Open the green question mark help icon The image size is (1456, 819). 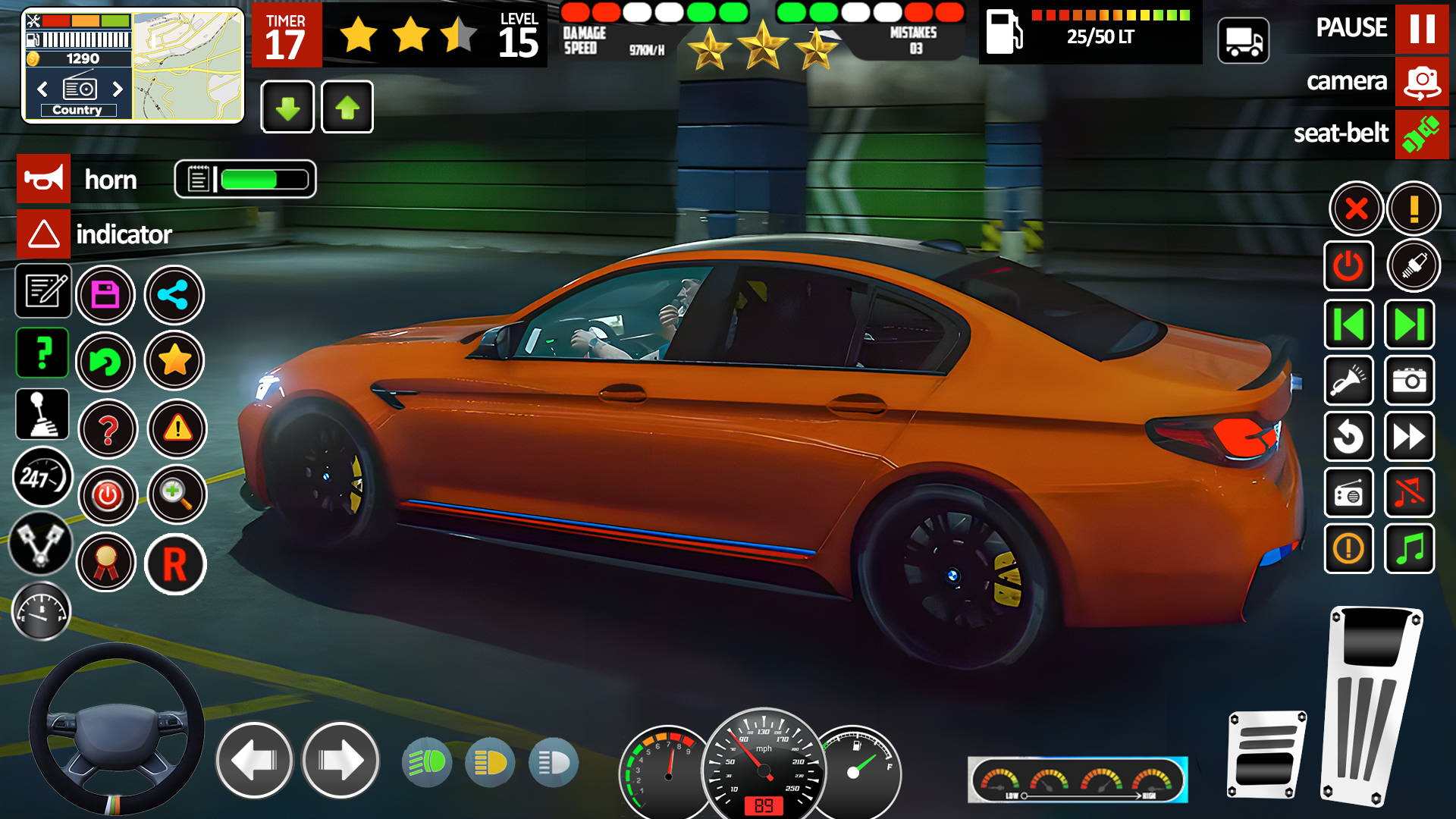[42, 353]
